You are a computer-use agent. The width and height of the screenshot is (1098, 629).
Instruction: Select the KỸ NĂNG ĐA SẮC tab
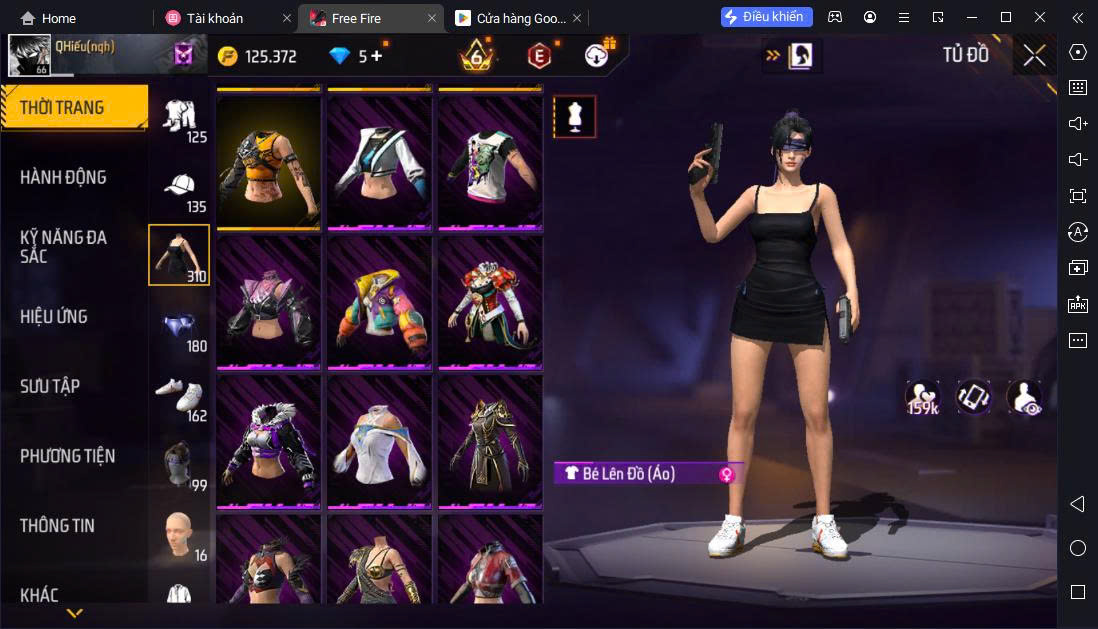tap(63, 246)
